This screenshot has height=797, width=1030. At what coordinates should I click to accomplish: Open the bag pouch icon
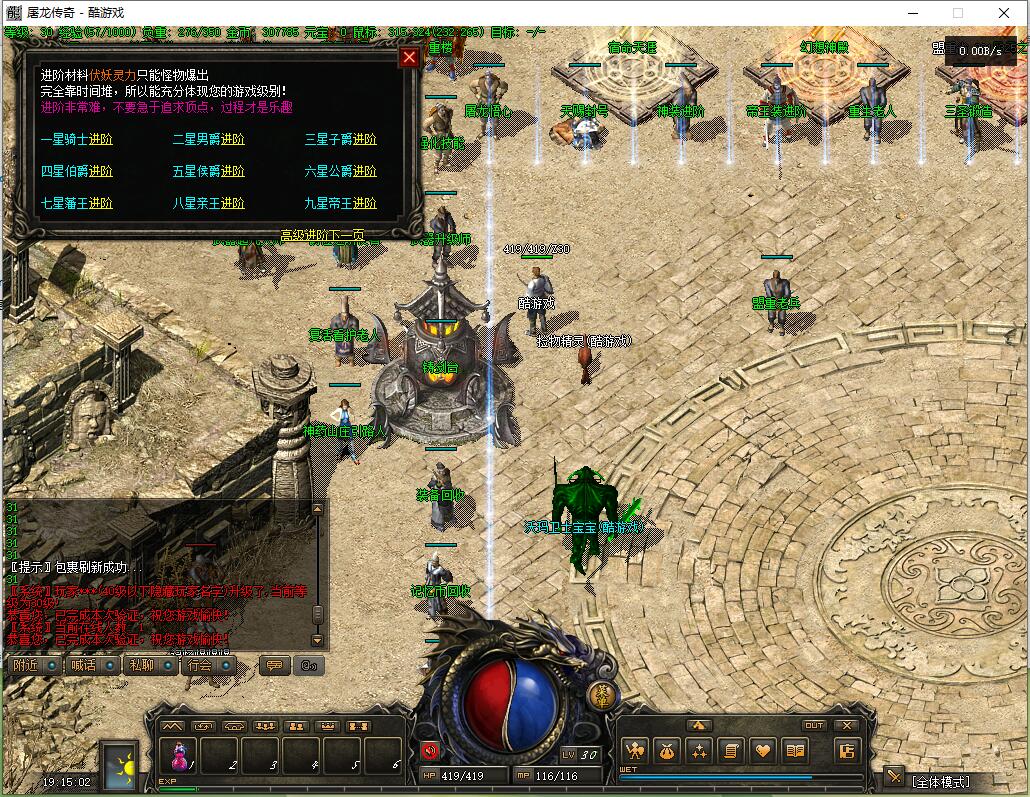pyautogui.click(x=666, y=750)
